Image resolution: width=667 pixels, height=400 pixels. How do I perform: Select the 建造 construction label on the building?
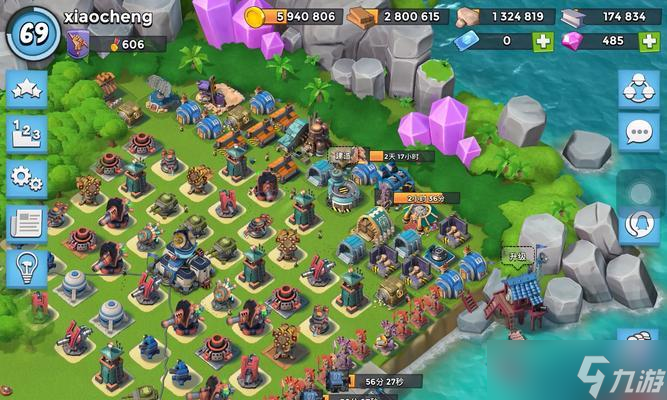[x=343, y=155]
